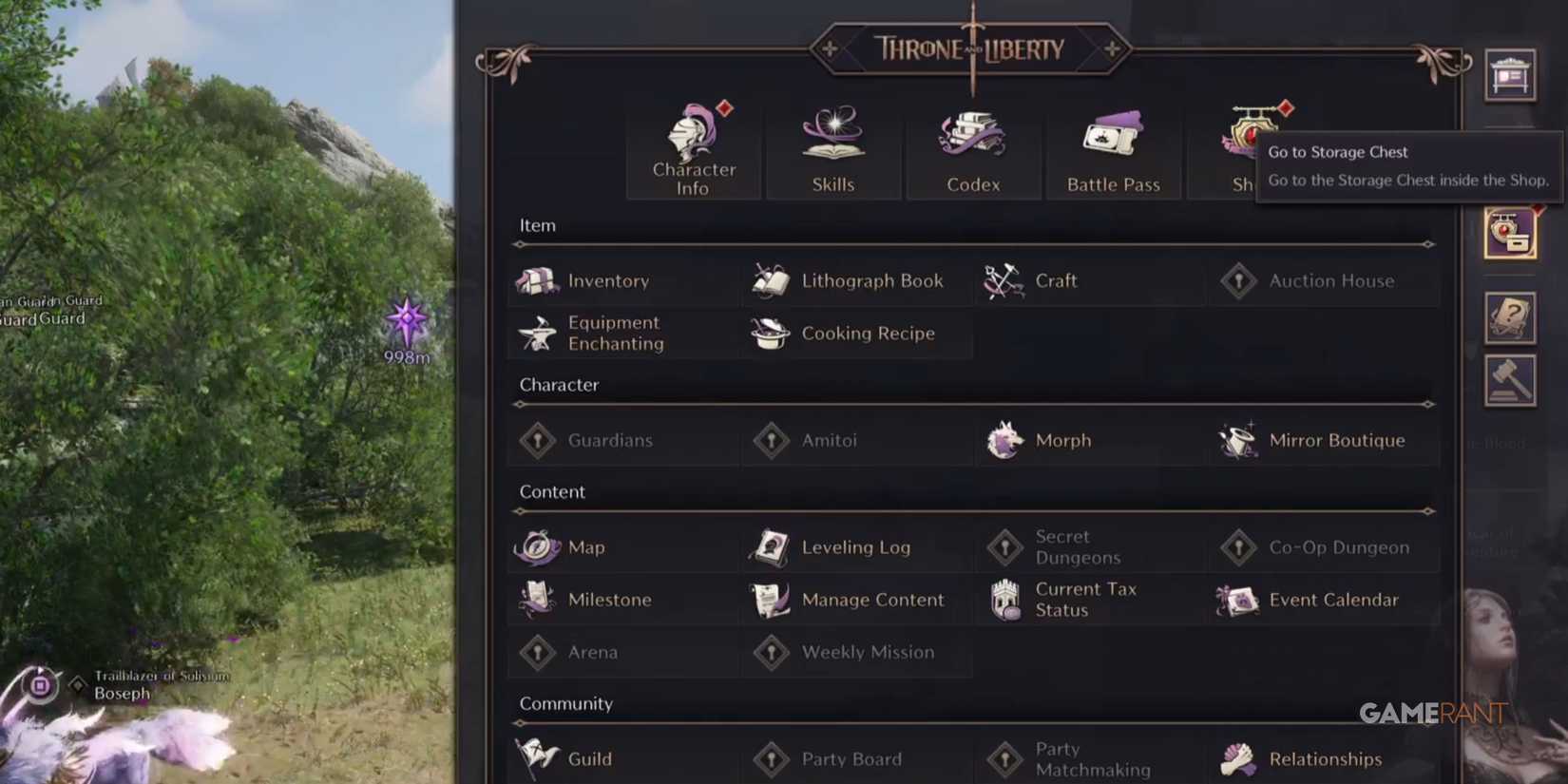1568x784 pixels.
Task: Open the Current Tax Status entry
Action: [x=1085, y=600]
